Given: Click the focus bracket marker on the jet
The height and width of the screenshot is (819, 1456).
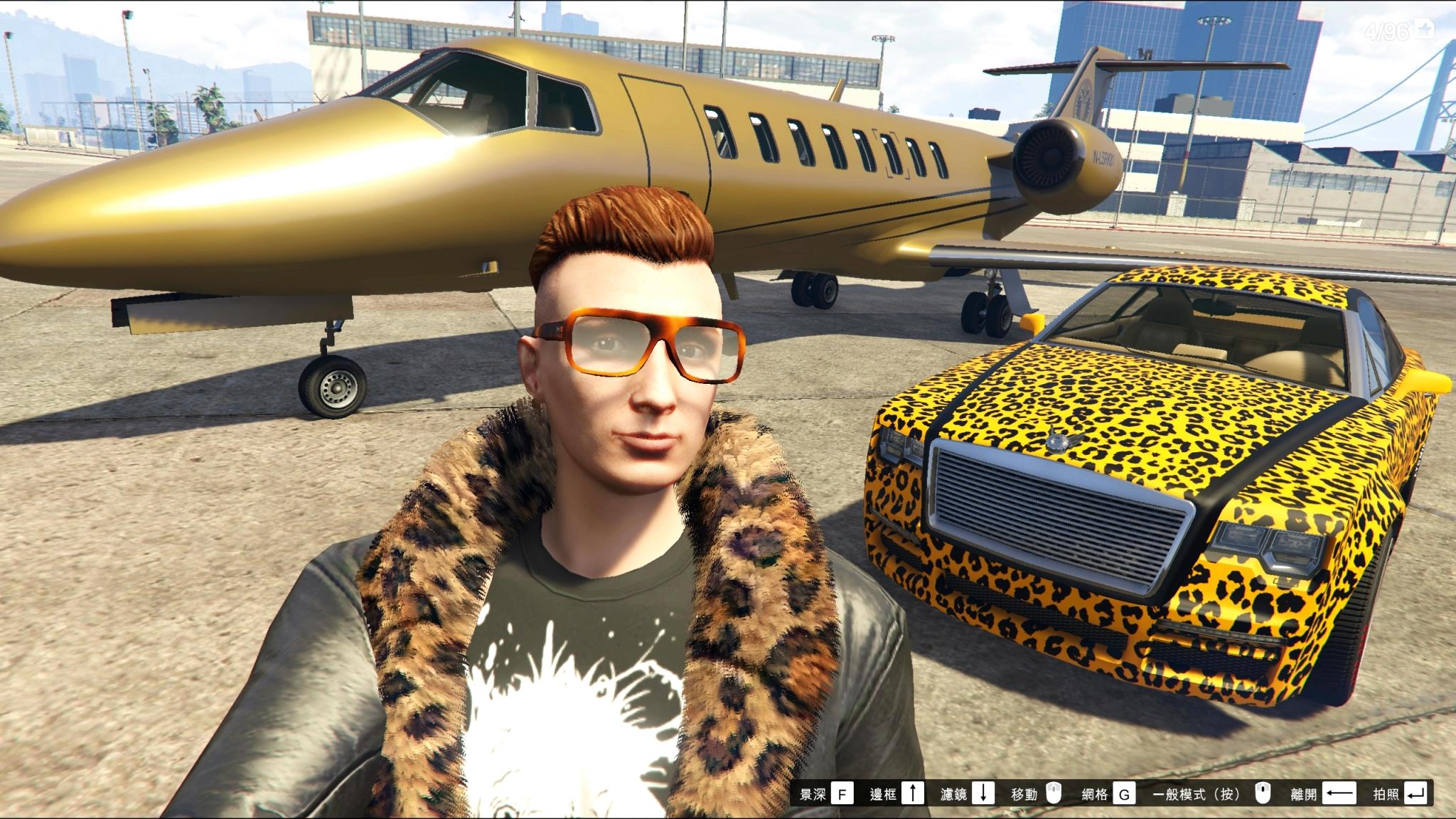Looking at the screenshot, I should click(893, 155).
